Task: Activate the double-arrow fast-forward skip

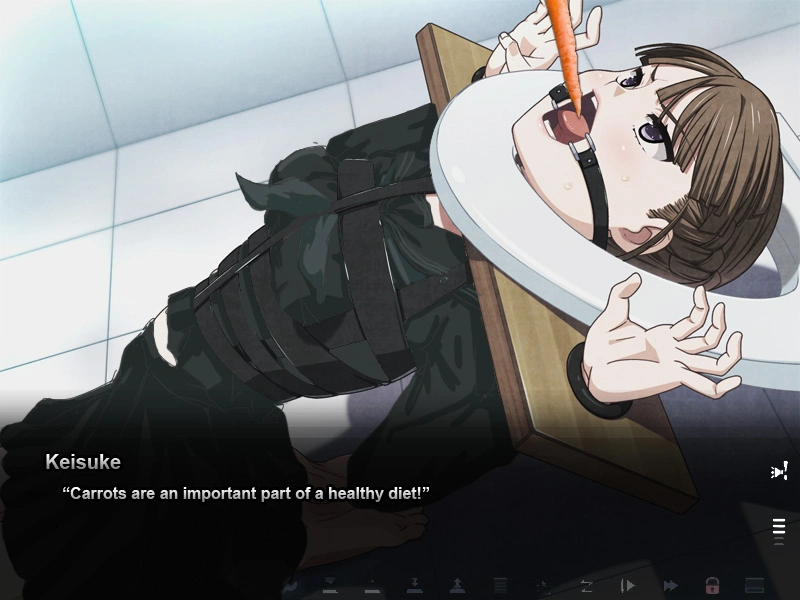Action: (670, 585)
